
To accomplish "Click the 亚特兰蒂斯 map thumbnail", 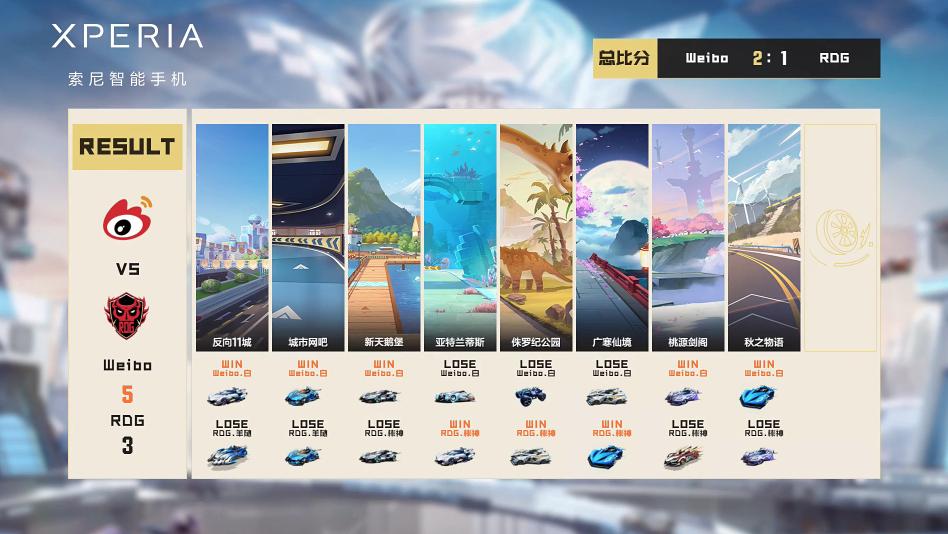I will 460,237.
